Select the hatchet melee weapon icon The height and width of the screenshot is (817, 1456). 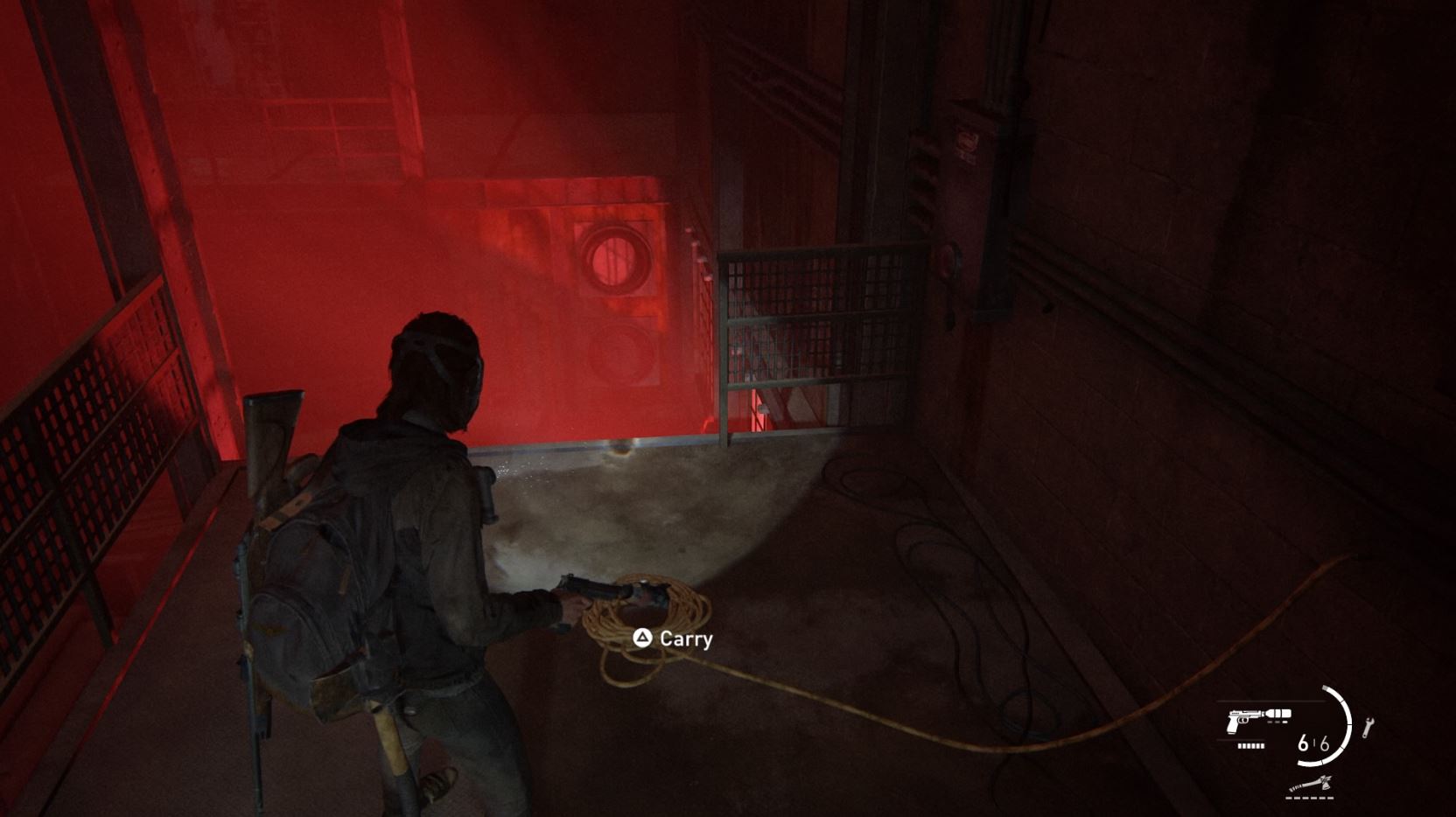1311,784
